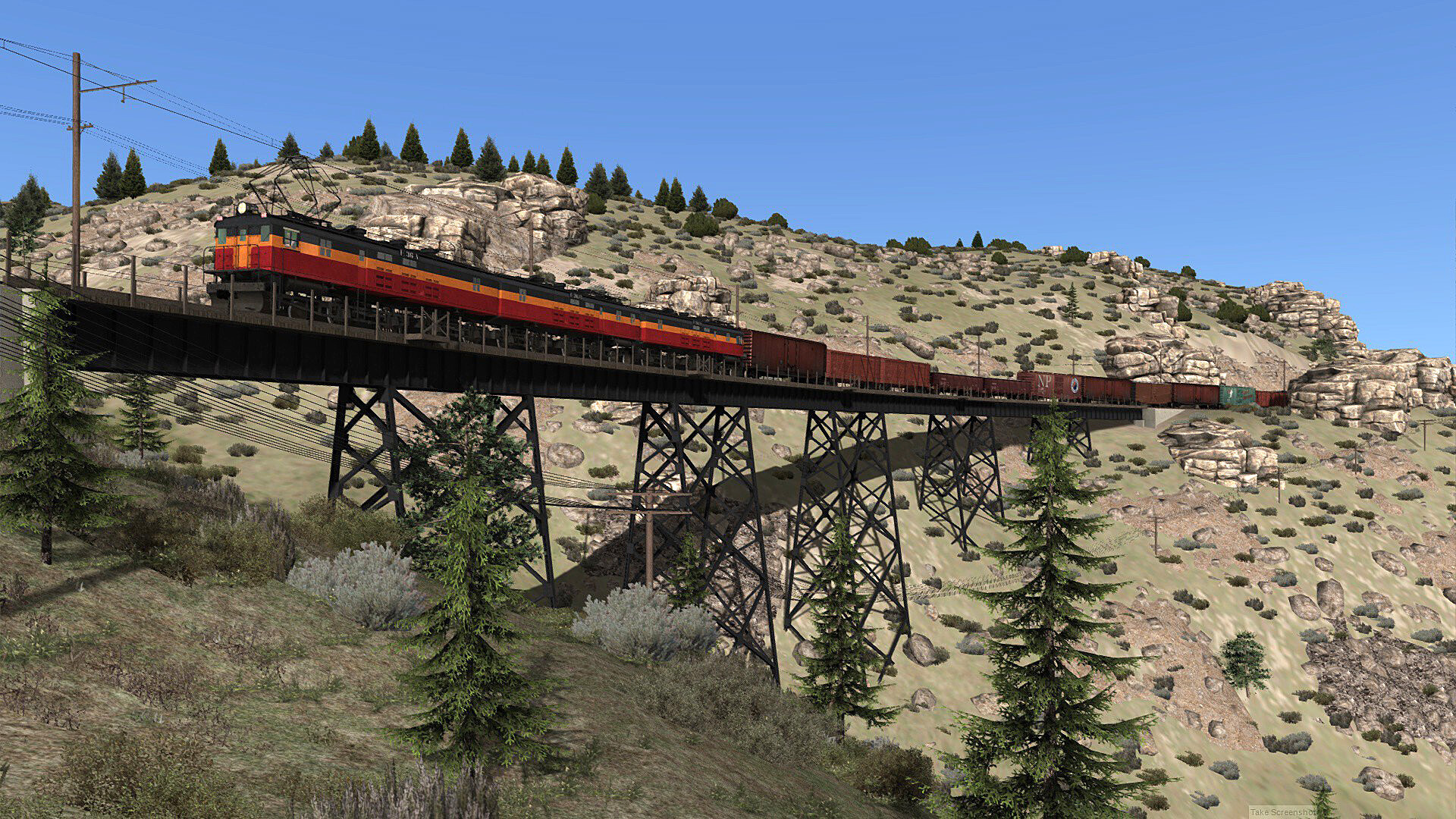Click the locomotive's front headlight
This screenshot has height=819, width=1456.
(x=242, y=207)
